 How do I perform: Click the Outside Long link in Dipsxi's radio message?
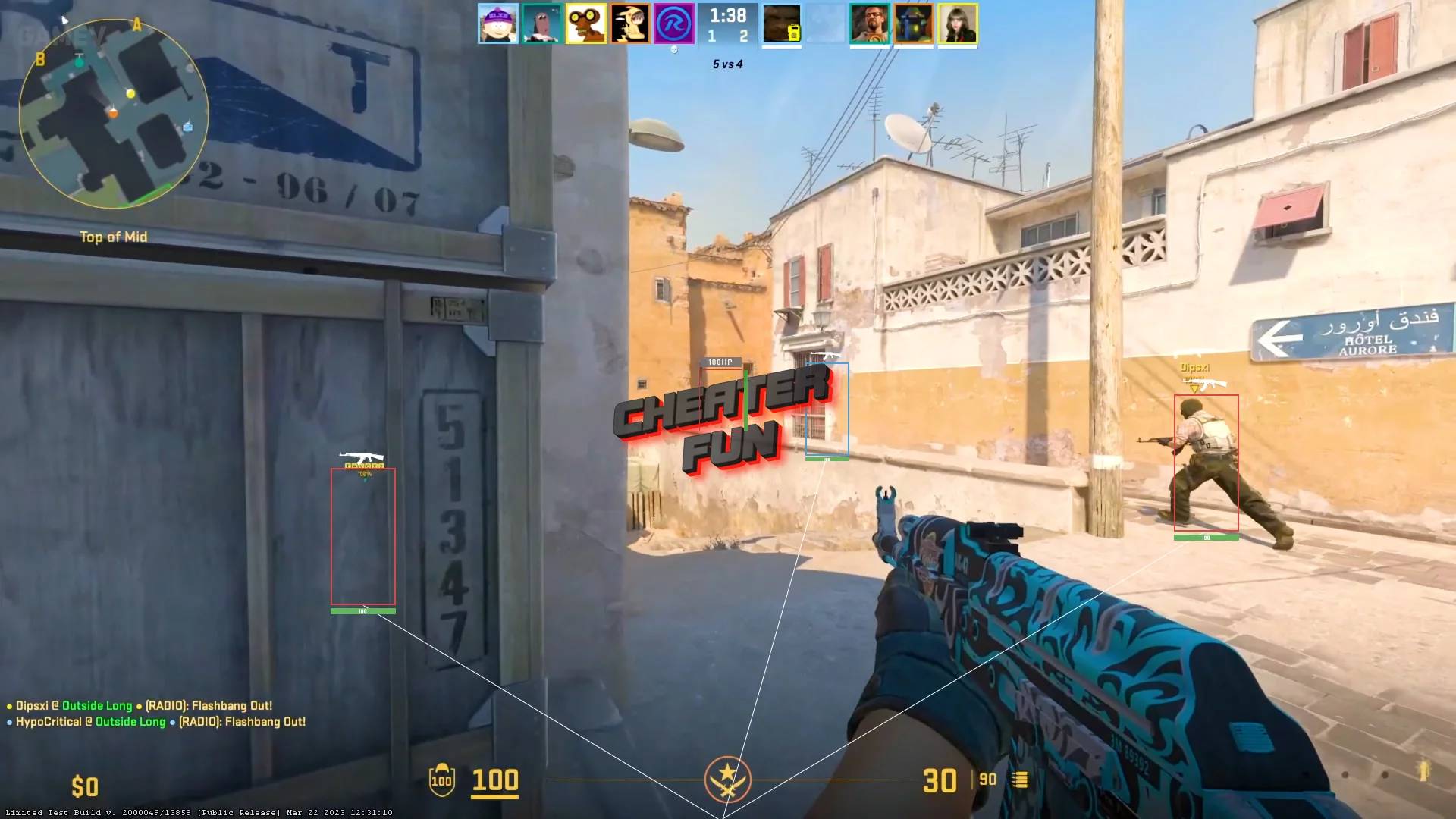click(98, 704)
